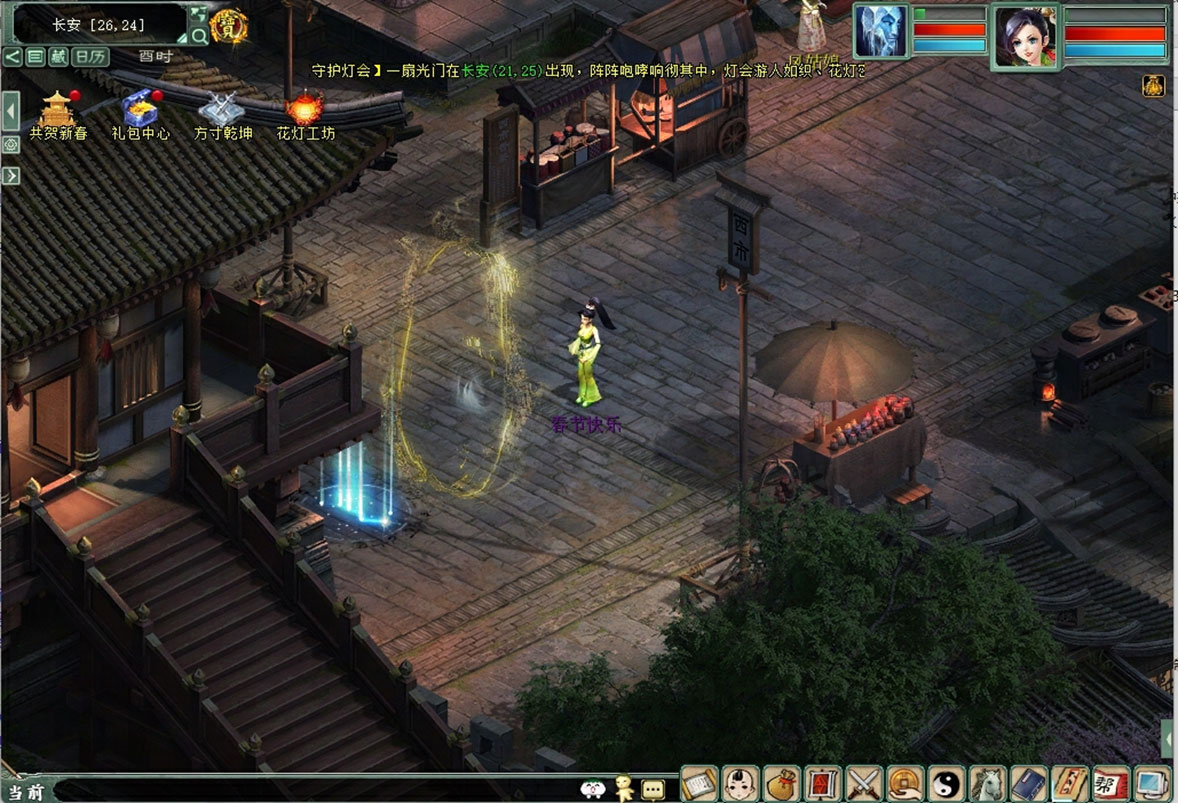Click the magnifier search button near the location panel
The width and height of the screenshot is (1178, 803).
pyautogui.click(x=199, y=37)
